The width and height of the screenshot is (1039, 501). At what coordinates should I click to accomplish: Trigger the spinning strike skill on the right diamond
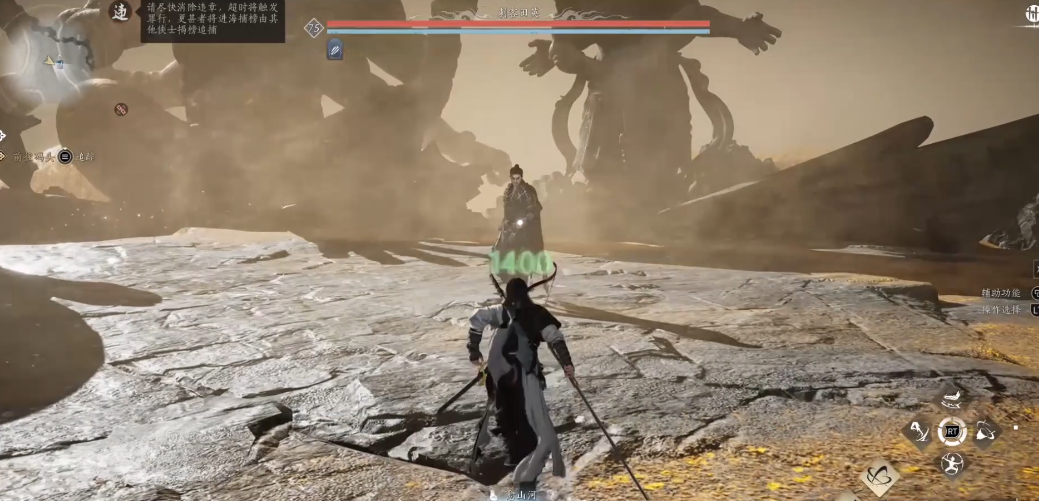click(985, 432)
